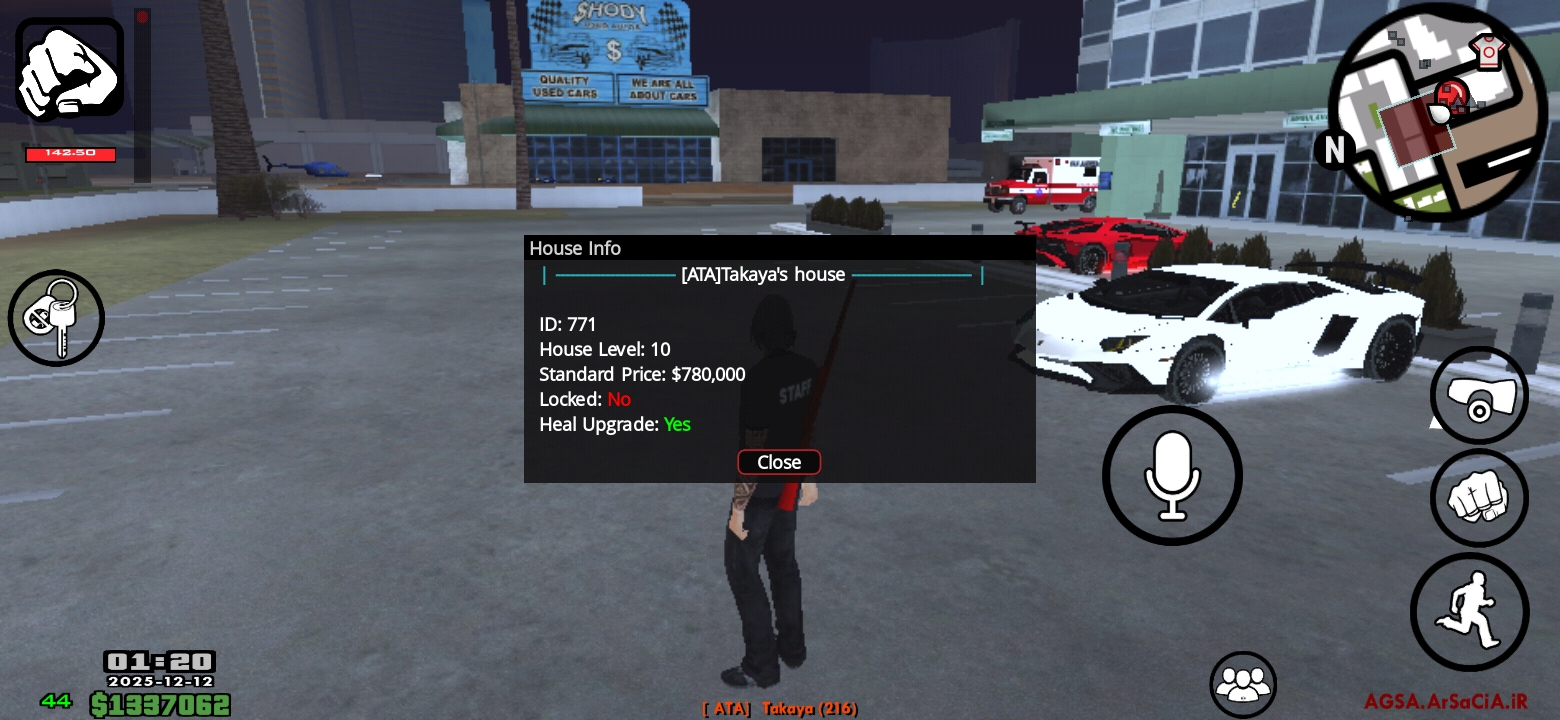Select the House Info title bar
The image size is (1560, 720).
point(575,248)
